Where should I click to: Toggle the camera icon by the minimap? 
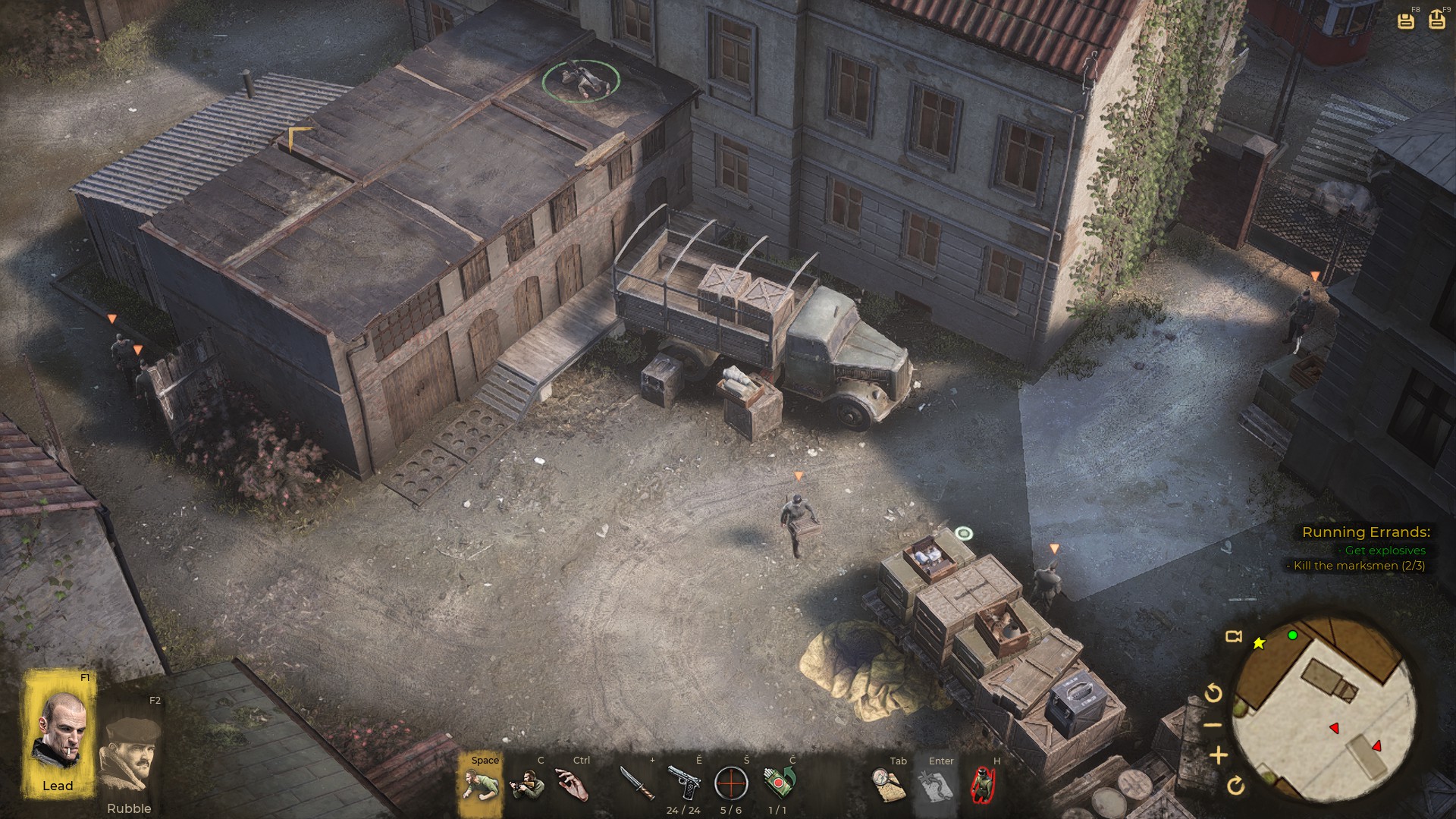[1234, 636]
